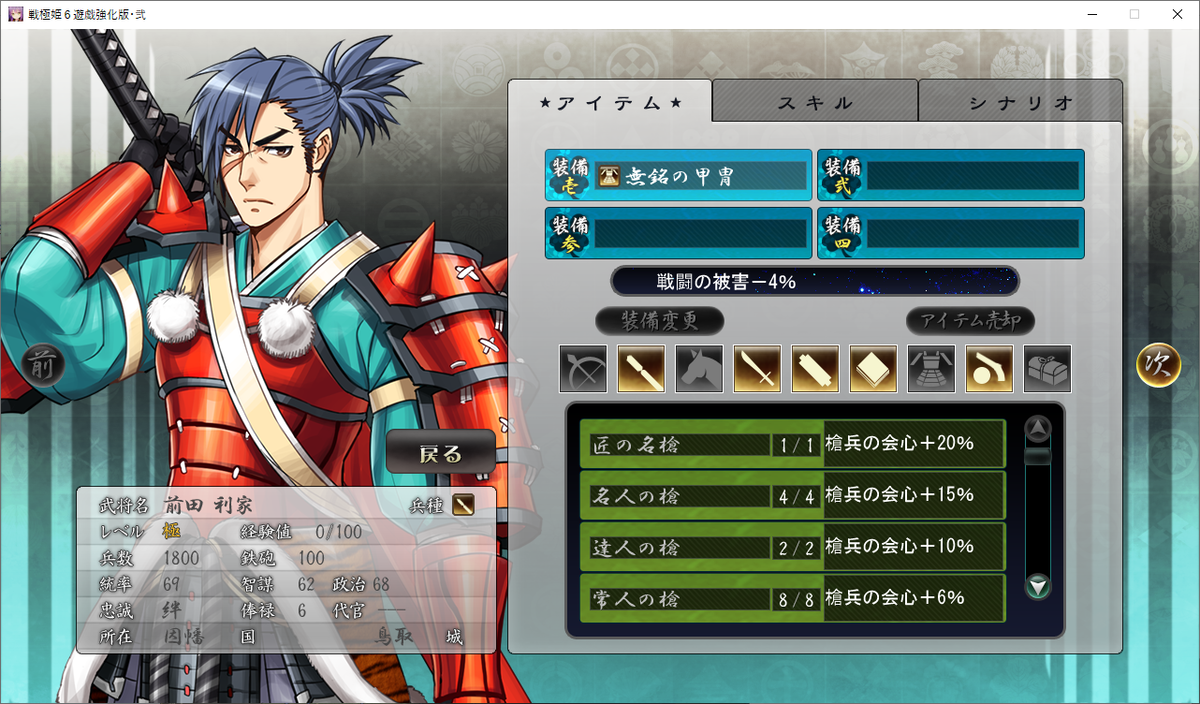The height and width of the screenshot is (704, 1200).
Task: Go back with the 戻る button
Action: coord(441,453)
